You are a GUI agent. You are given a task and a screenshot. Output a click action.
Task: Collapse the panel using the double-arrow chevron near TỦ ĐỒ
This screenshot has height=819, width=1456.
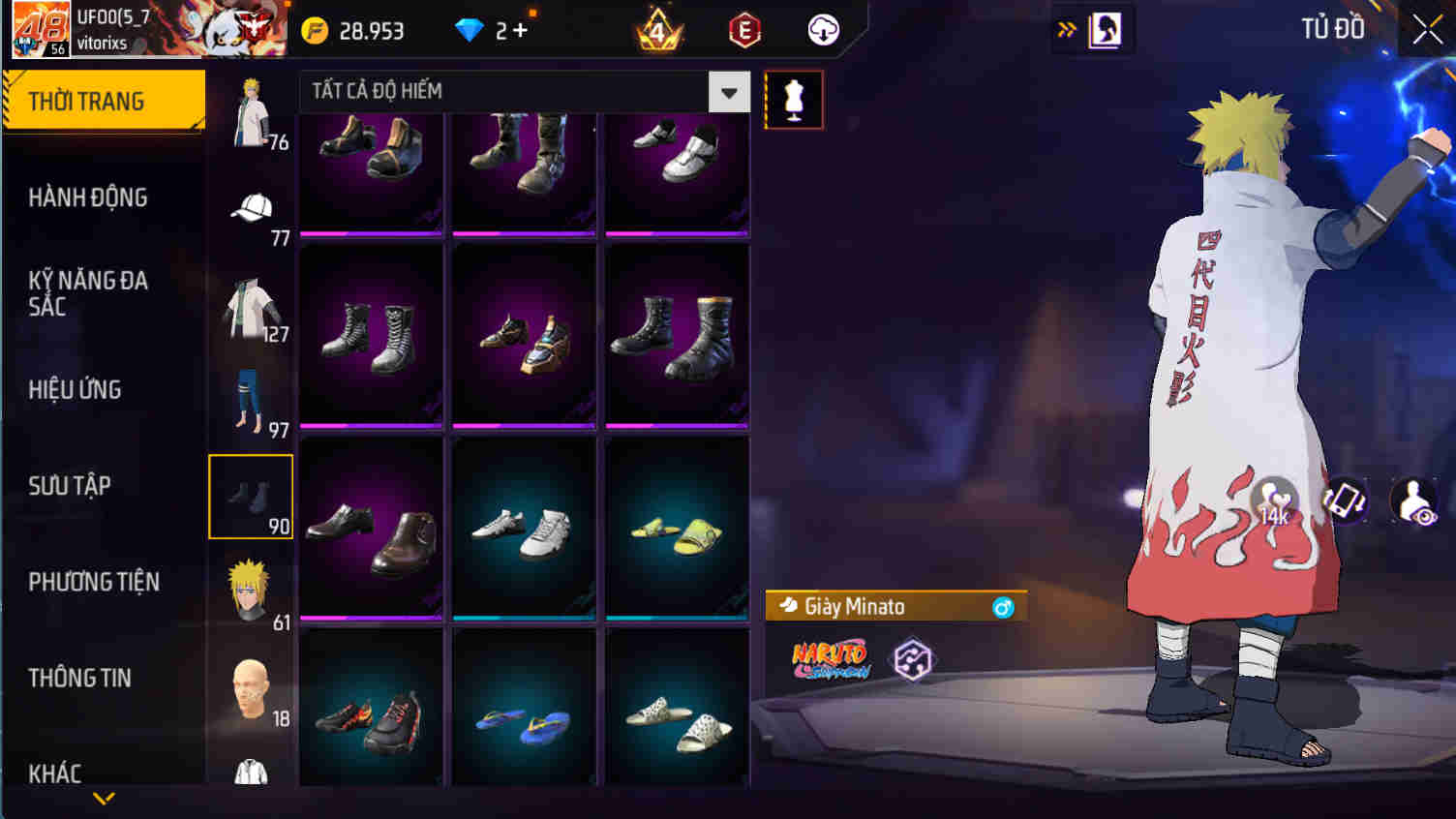pyautogui.click(x=1066, y=29)
